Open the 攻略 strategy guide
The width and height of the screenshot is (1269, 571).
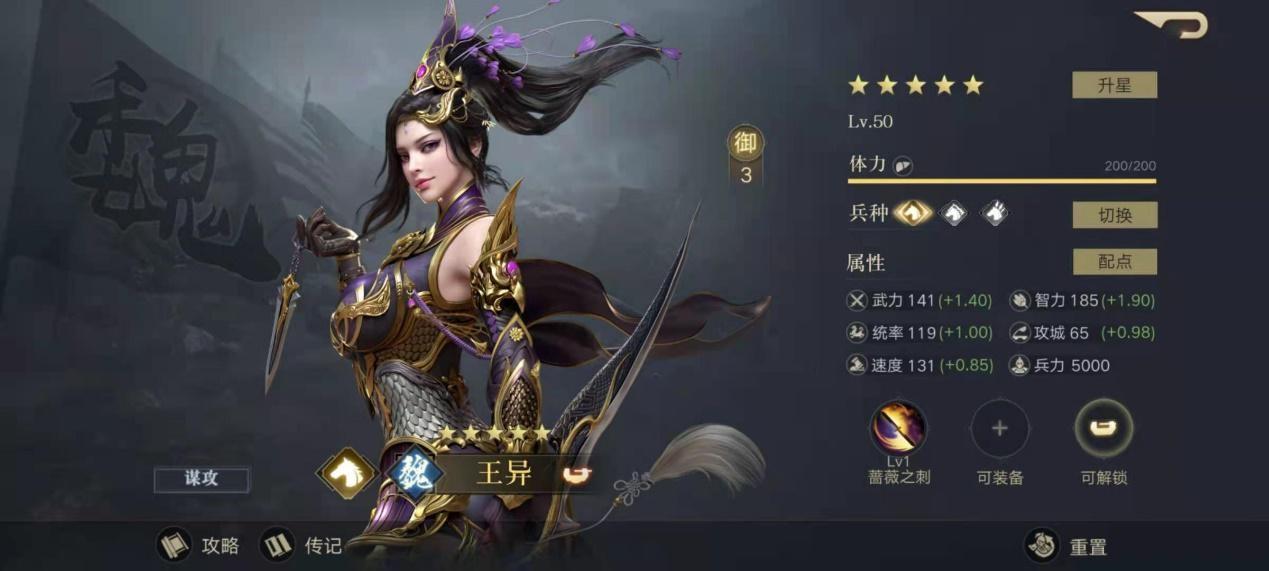[199, 545]
